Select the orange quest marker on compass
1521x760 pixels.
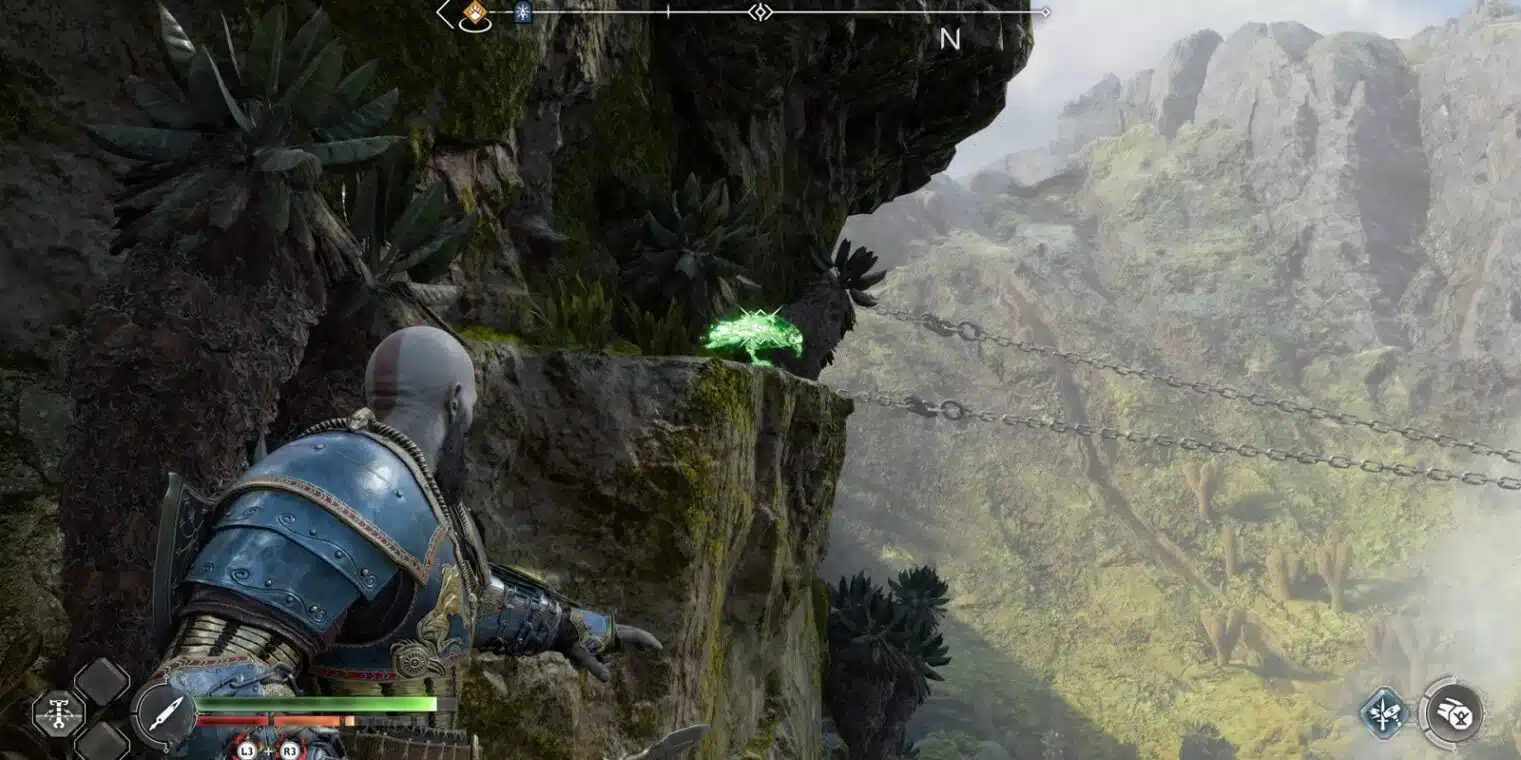pyautogui.click(x=474, y=14)
